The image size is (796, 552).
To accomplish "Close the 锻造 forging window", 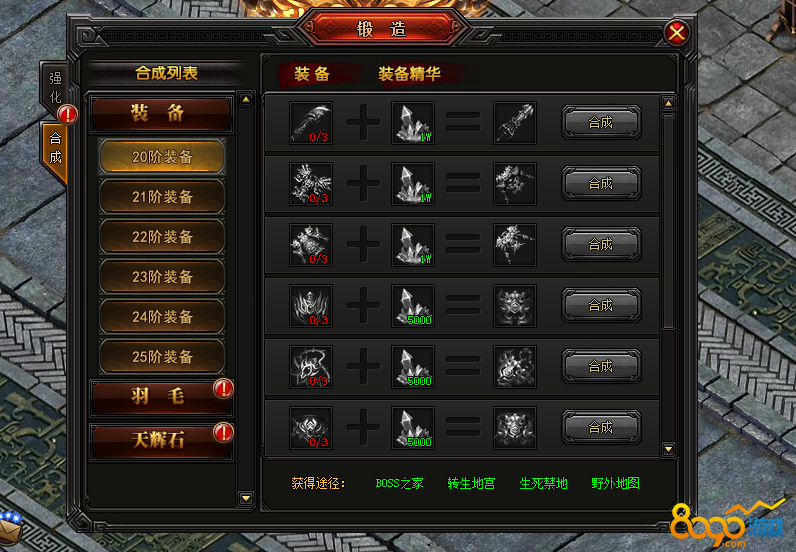I will click(x=677, y=33).
